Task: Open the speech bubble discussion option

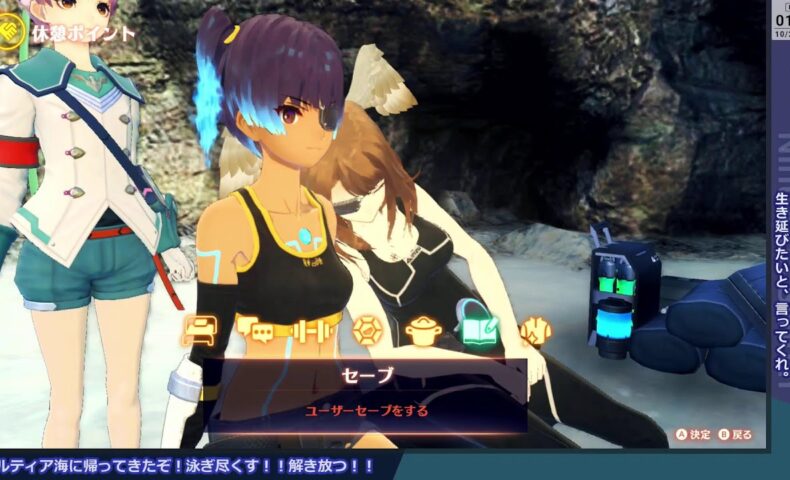Action: (254, 330)
